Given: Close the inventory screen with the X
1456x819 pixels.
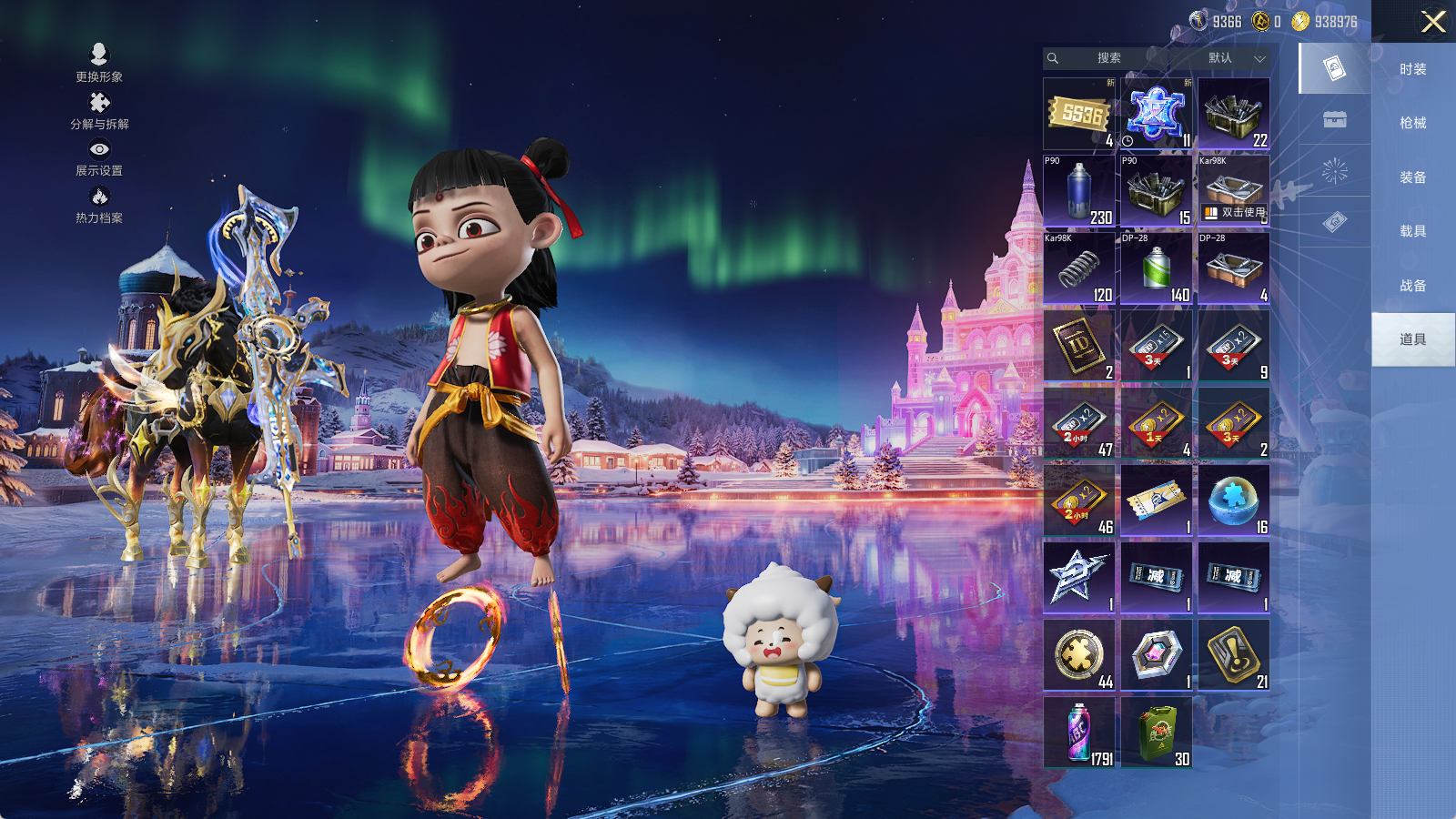Looking at the screenshot, I should coord(1433,22).
